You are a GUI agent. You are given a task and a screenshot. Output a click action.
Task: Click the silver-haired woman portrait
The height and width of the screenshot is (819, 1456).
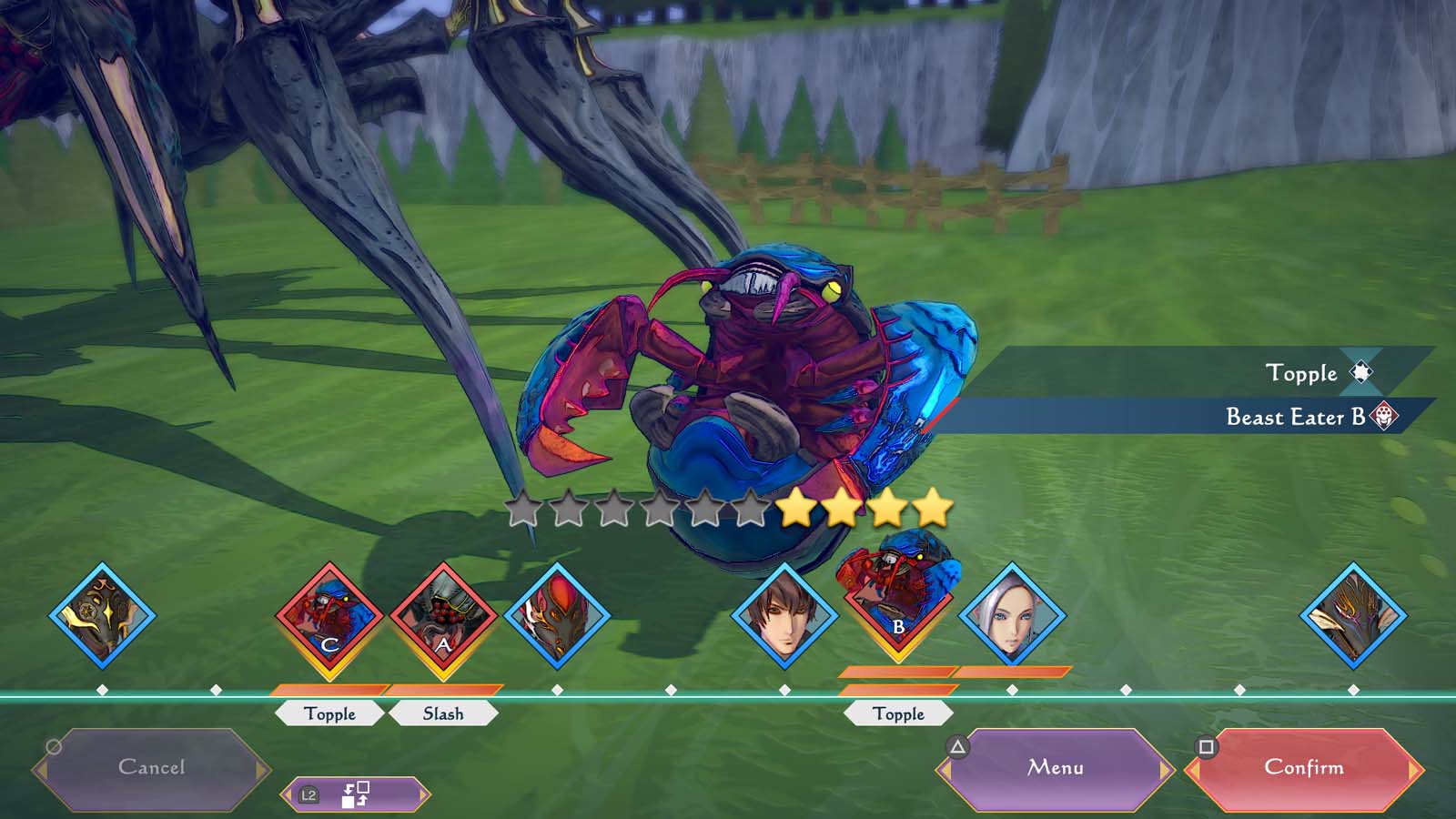1011,616
